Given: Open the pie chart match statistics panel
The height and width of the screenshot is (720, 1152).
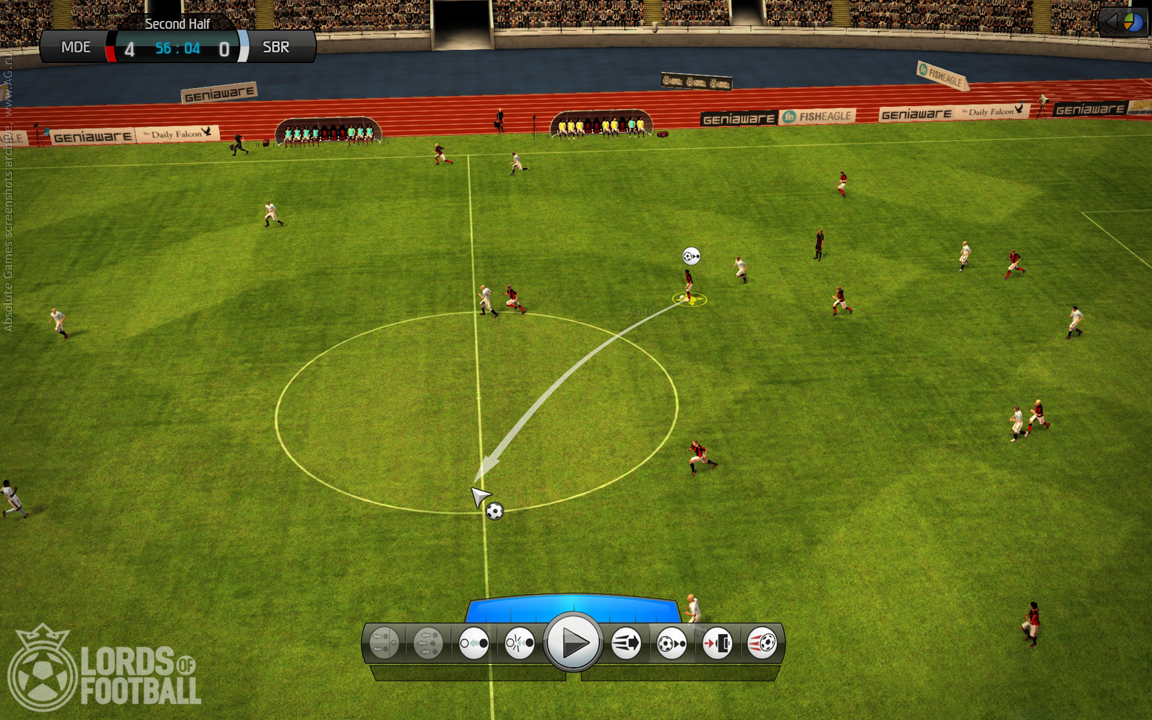Looking at the screenshot, I should pyautogui.click(x=1133, y=21).
